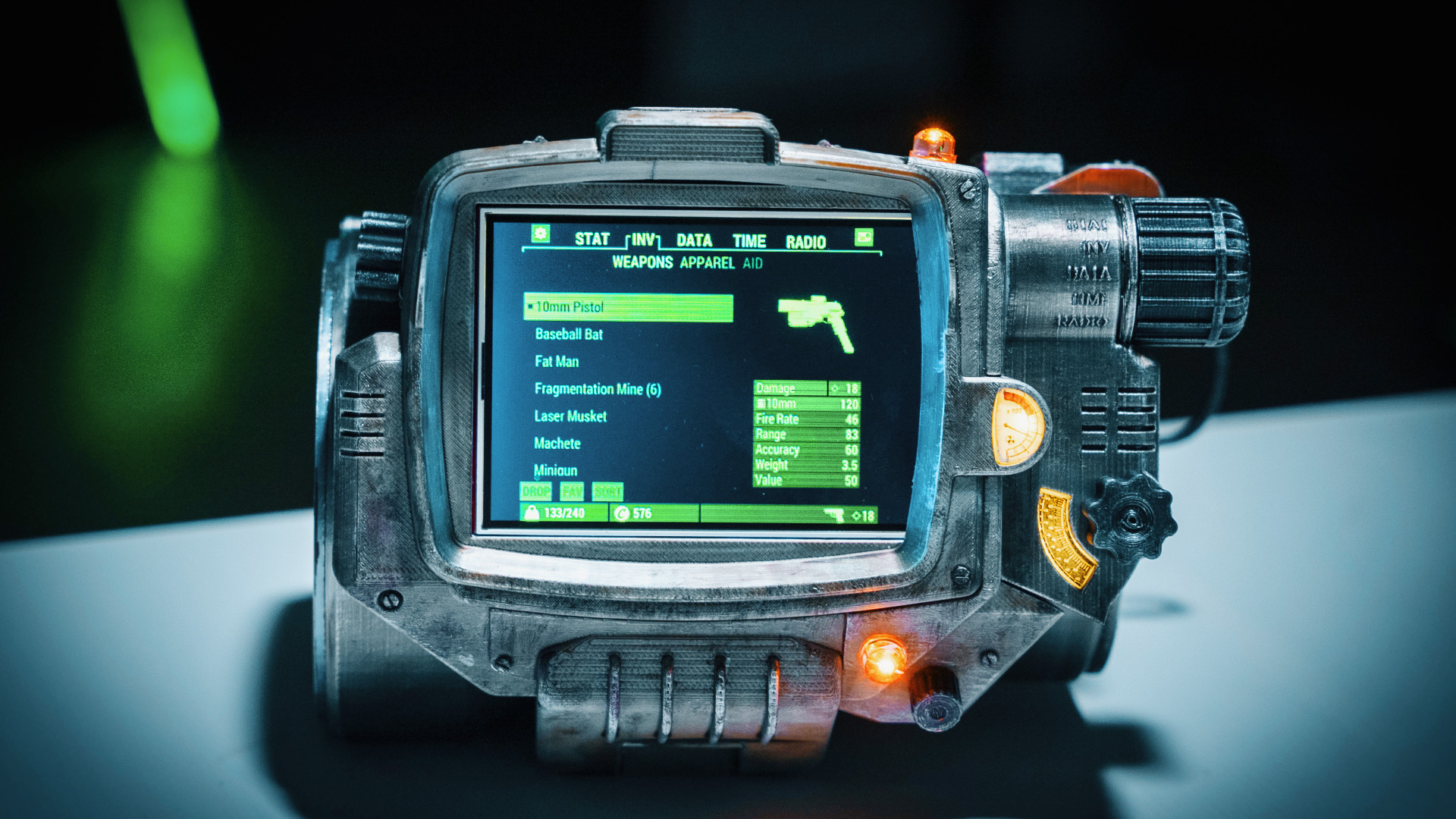Select Fragmentation Mine (6) in the weapon list
The width and height of the screenshot is (1456, 819).
[x=597, y=388]
